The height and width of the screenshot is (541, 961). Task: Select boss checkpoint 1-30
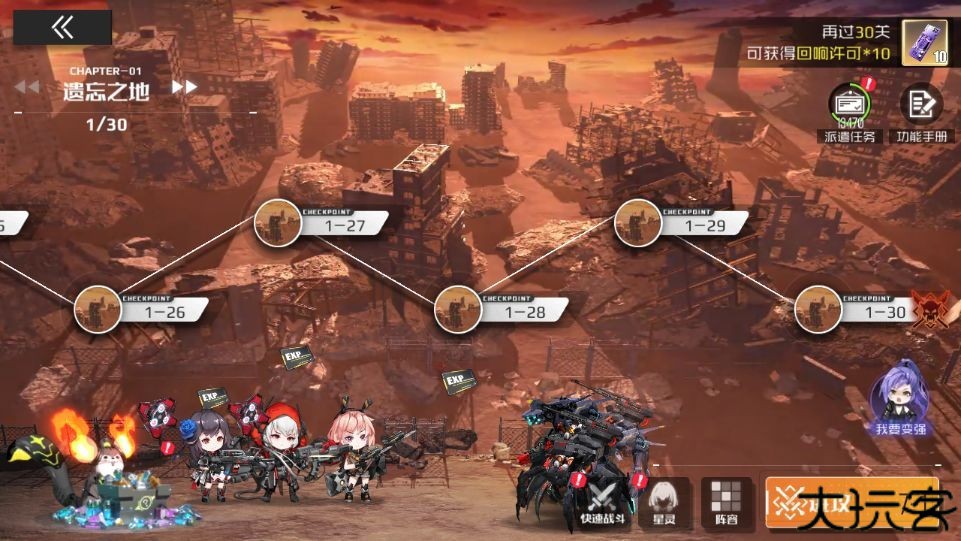click(x=819, y=308)
